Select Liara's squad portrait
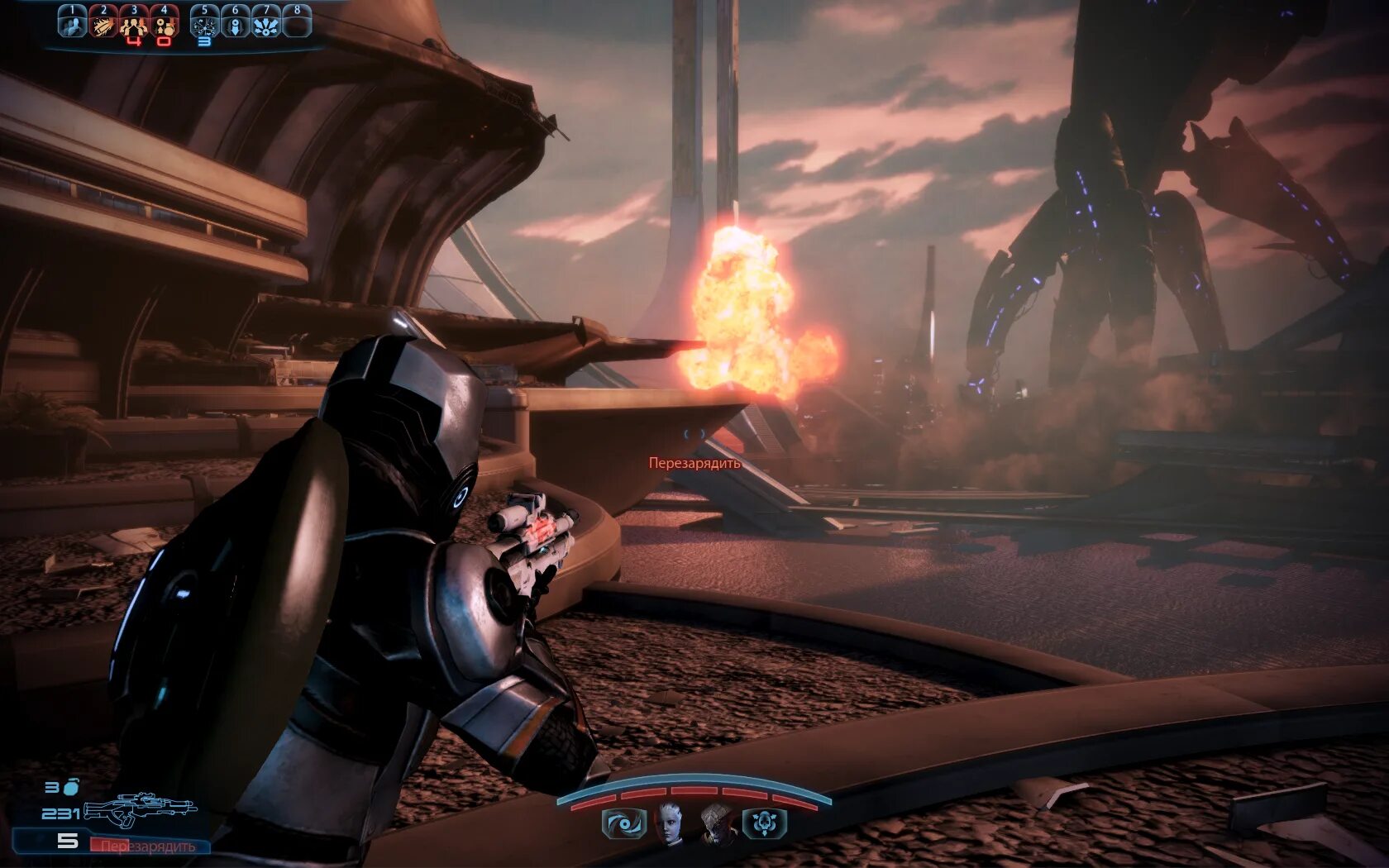The image size is (1389, 868). pos(670,824)
